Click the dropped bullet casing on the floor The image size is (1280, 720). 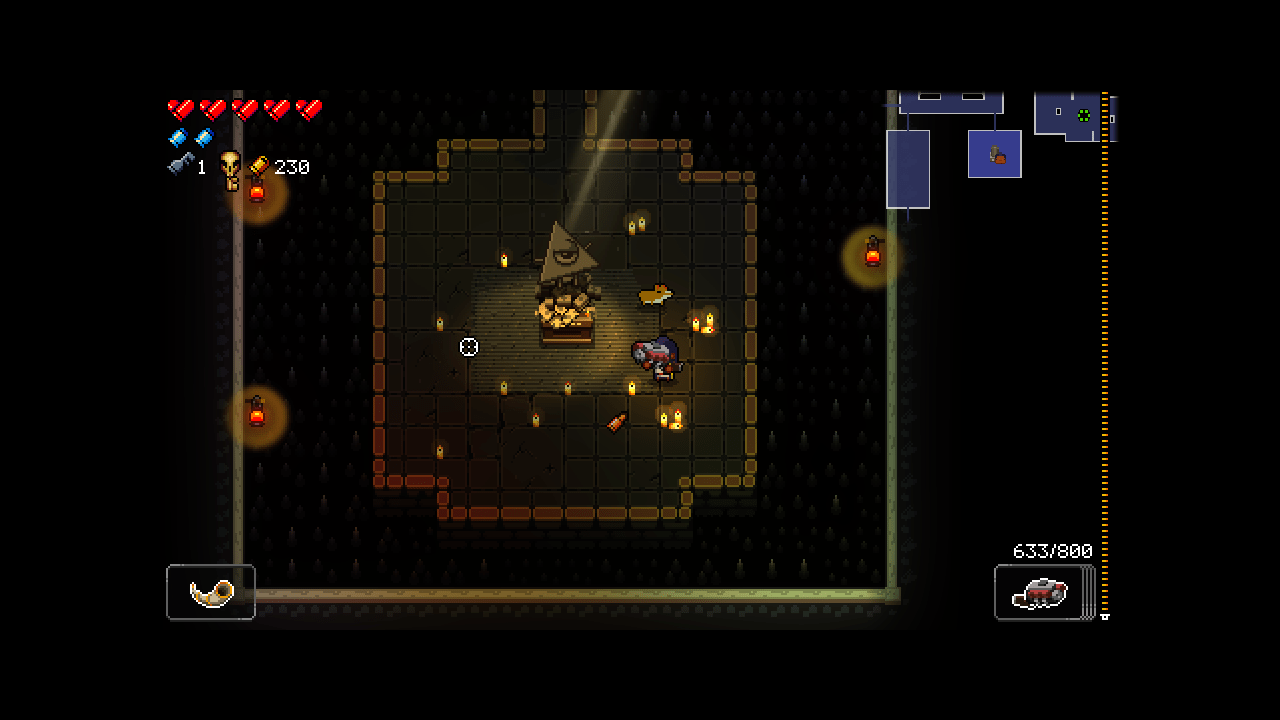pyautogui.click(x=614, y=421)
